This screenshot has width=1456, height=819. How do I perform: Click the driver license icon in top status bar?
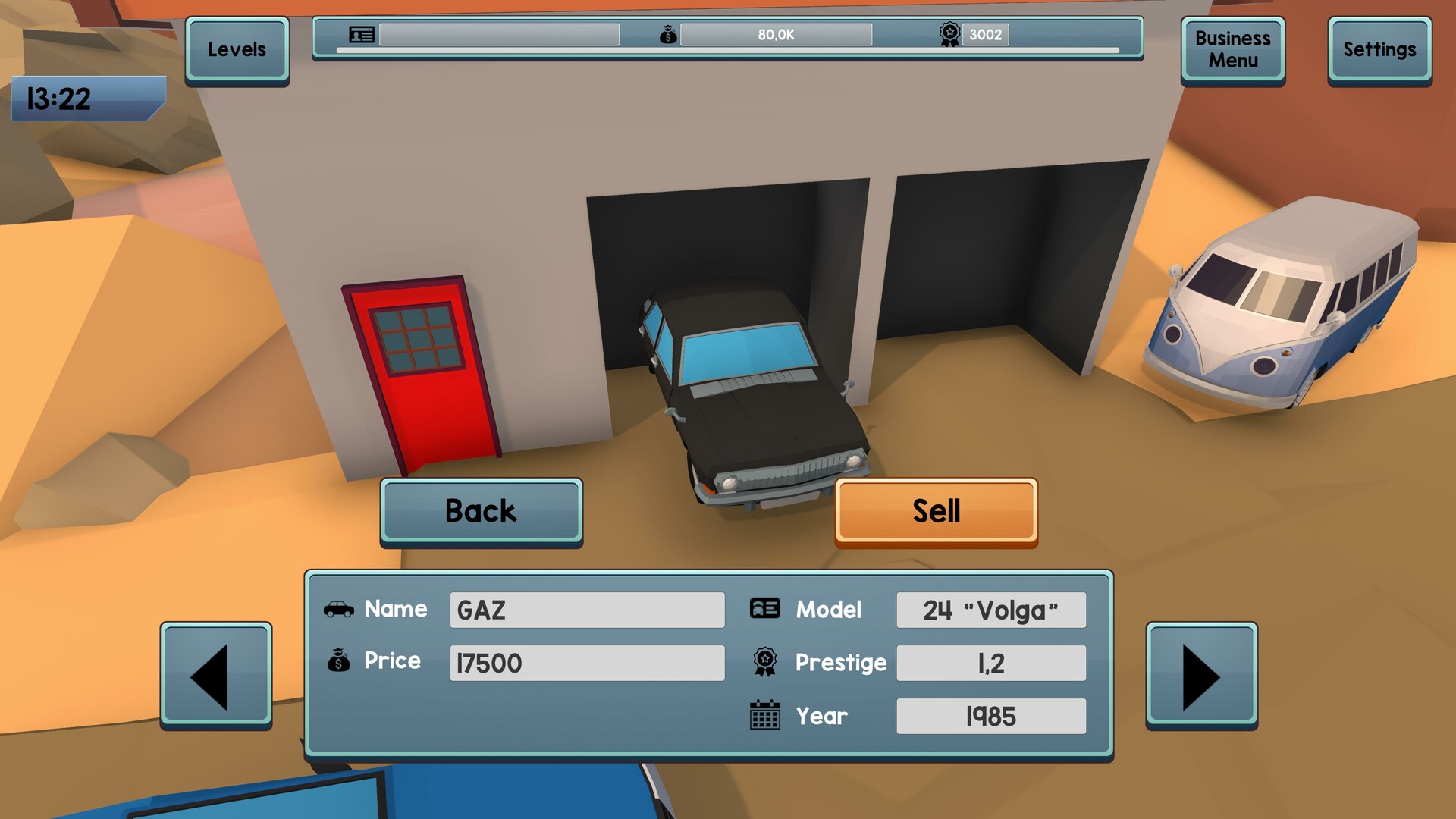click(361, 35)
